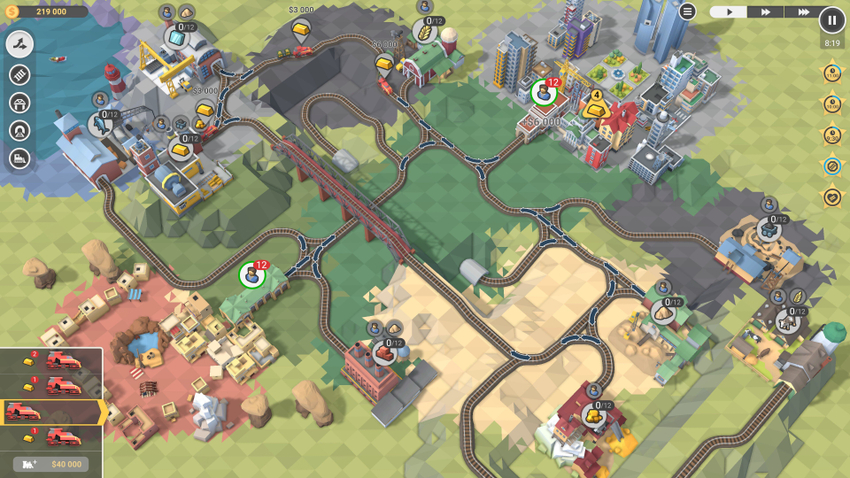Choose the rail track building tool
Viewport: 850px width, 478px height.
coord(19,75)
